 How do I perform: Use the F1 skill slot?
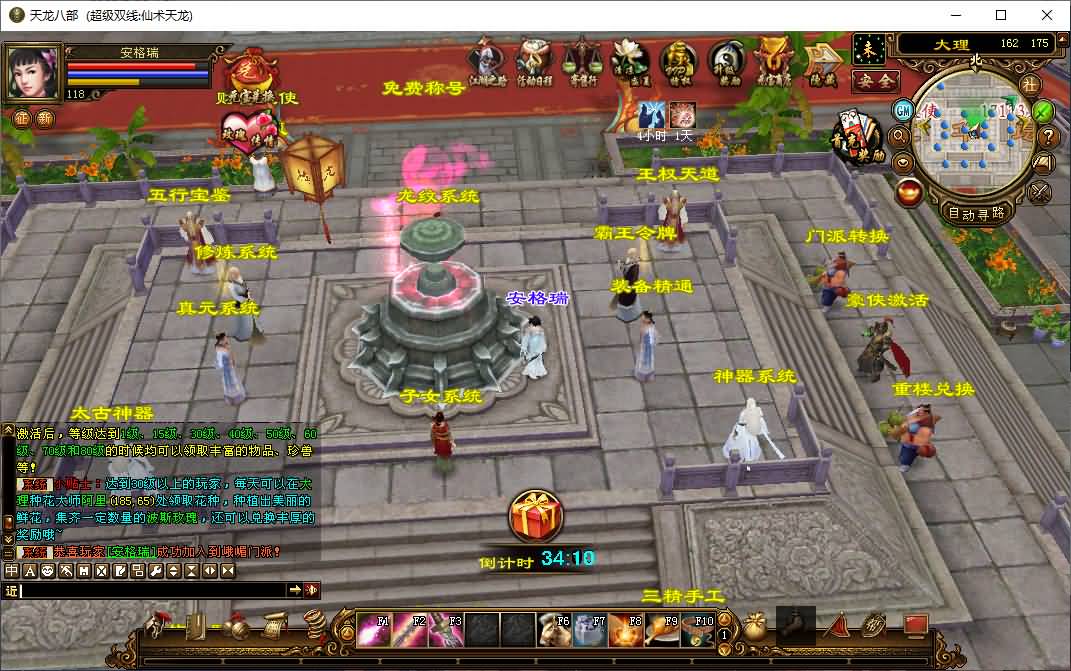374,629
